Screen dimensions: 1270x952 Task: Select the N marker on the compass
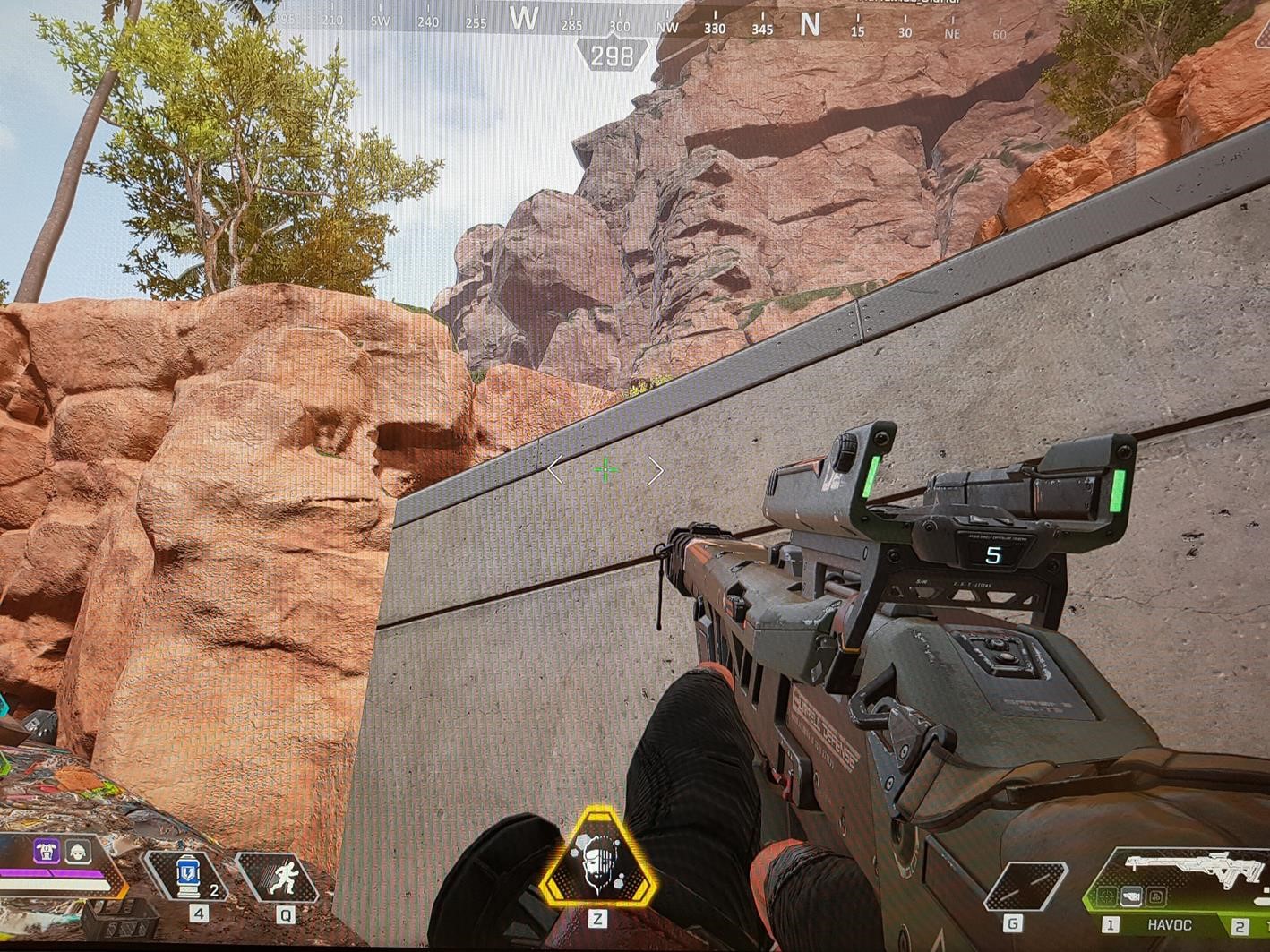(811, 26)
